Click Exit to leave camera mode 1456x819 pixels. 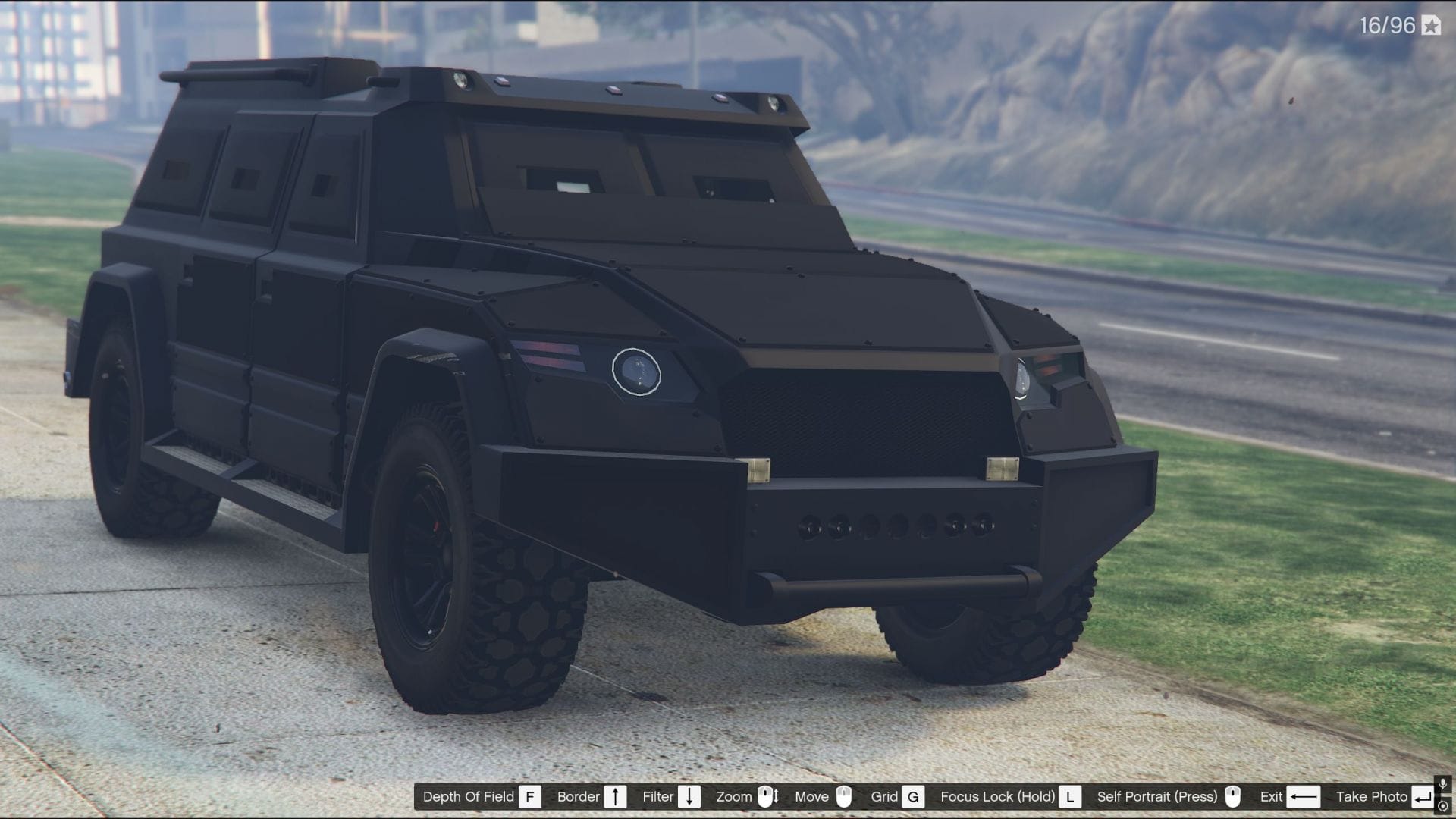pyautogui.click(x=1272, y=796)
